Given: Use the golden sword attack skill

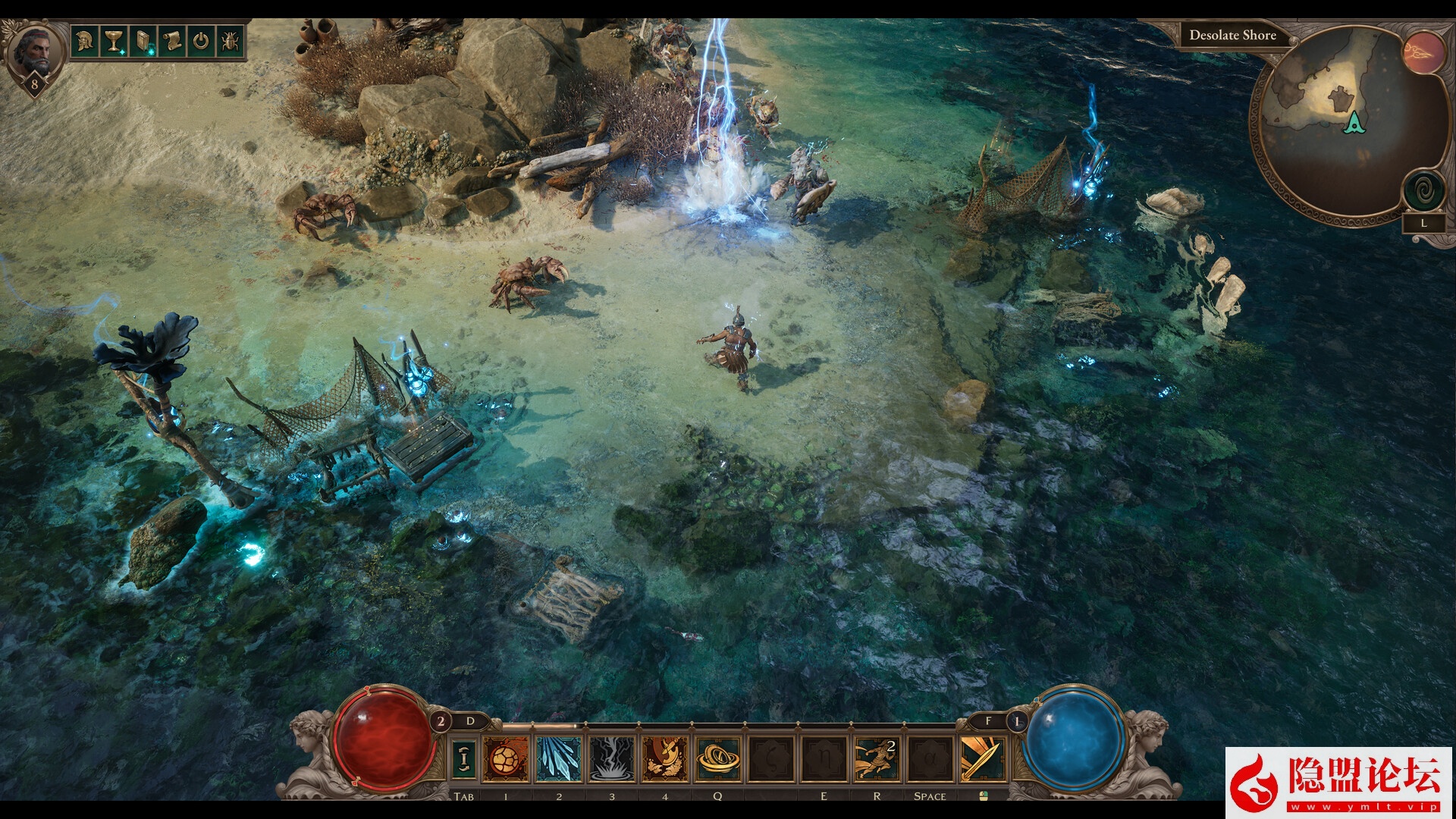Looking at the screenshot, I should click(x=983, y=759).
